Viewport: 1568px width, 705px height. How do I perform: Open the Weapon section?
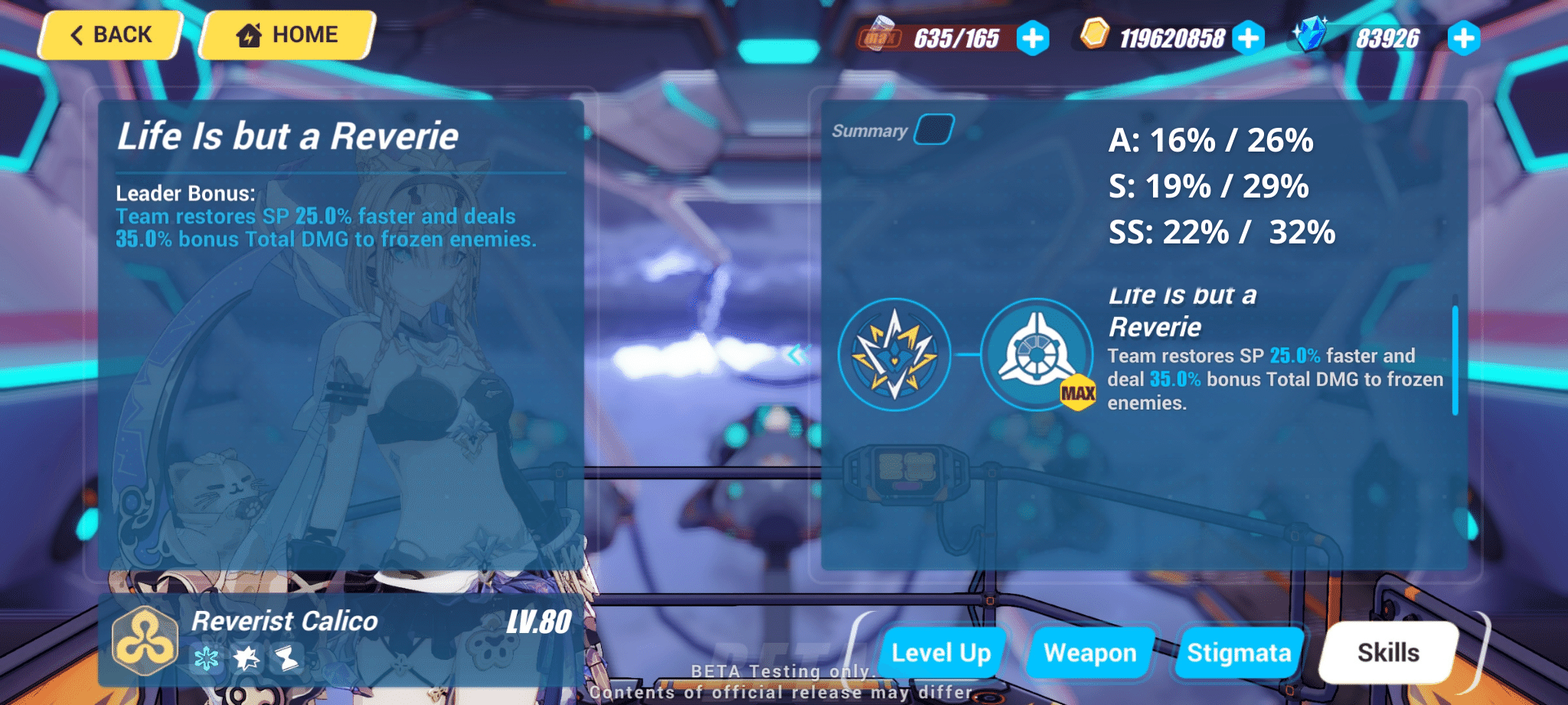(x=1090, y=653)
